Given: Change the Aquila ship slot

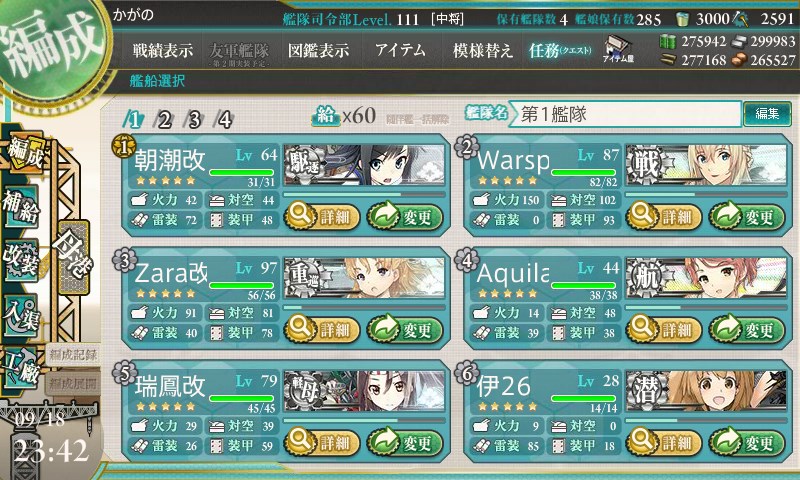Looking at the screenshot, I should (x=741, y=328).
